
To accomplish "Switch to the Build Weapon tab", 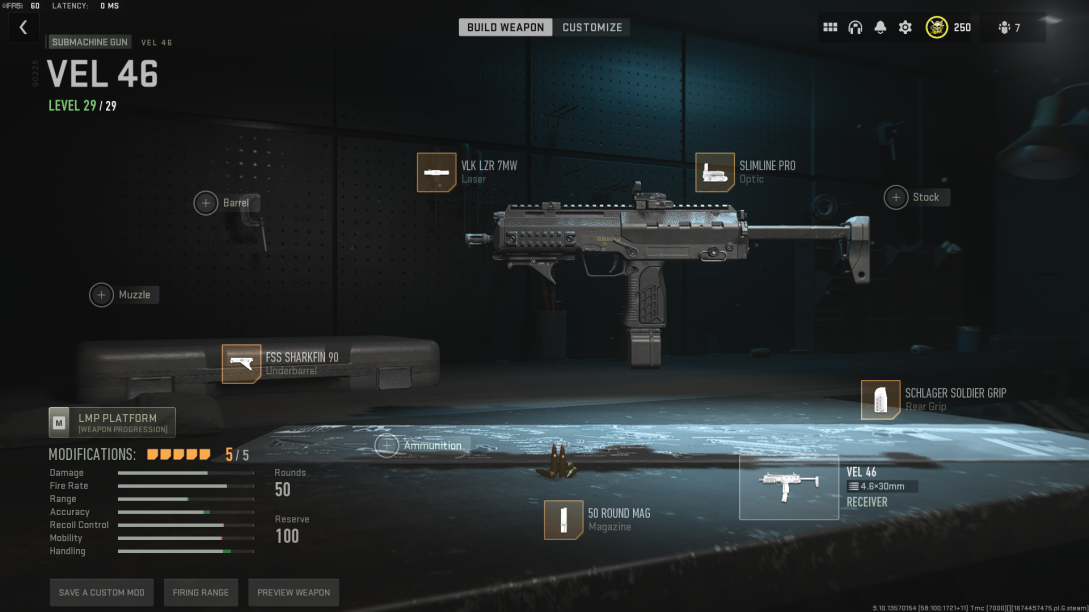I will pos(505,27).
